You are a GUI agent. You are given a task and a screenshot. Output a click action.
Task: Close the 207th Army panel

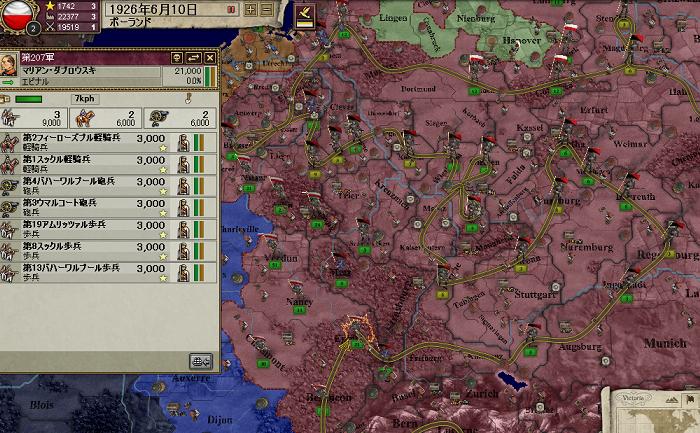[210, 58]
